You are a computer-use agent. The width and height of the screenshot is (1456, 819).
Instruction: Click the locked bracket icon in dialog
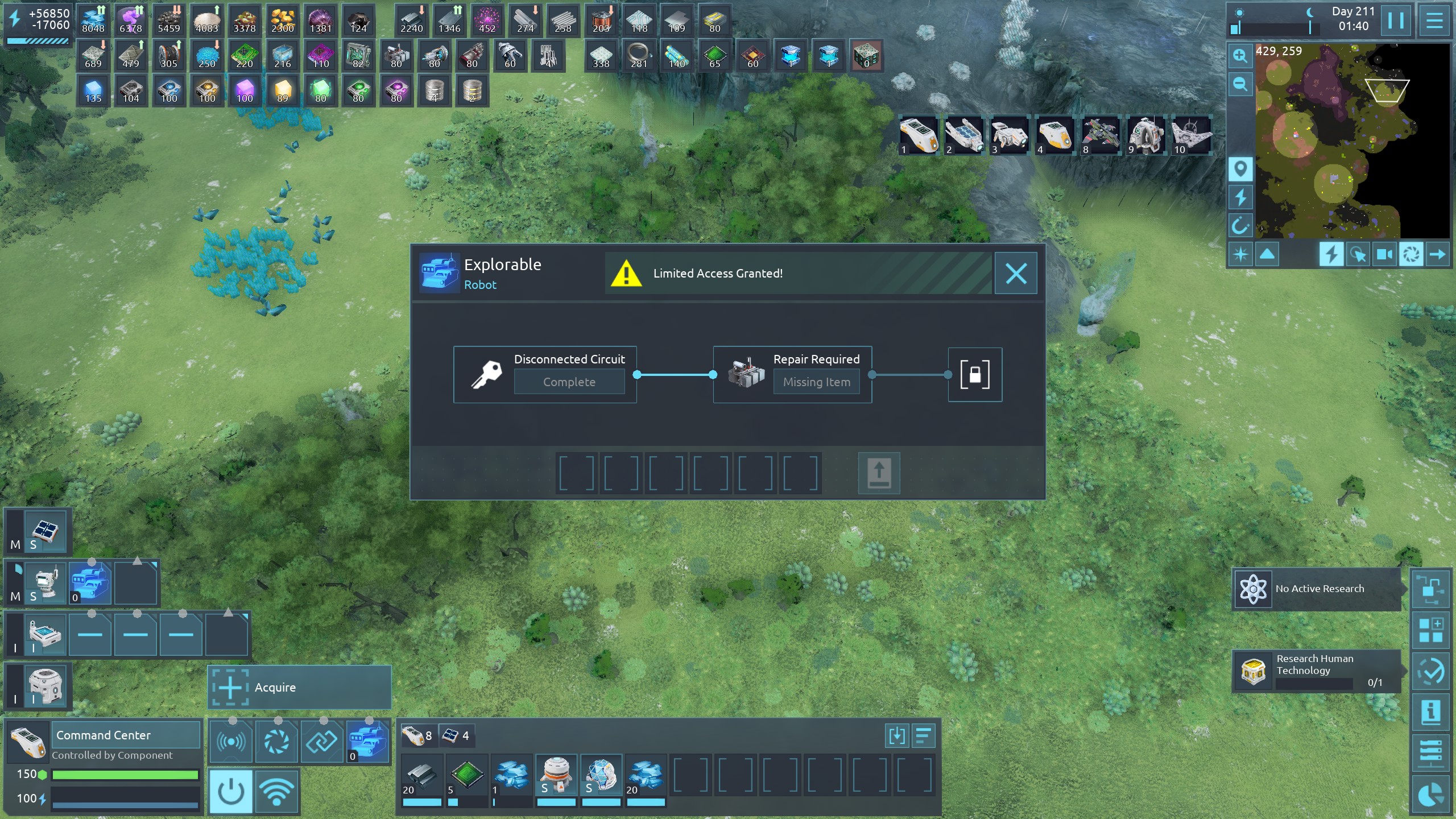click(975, 375)
